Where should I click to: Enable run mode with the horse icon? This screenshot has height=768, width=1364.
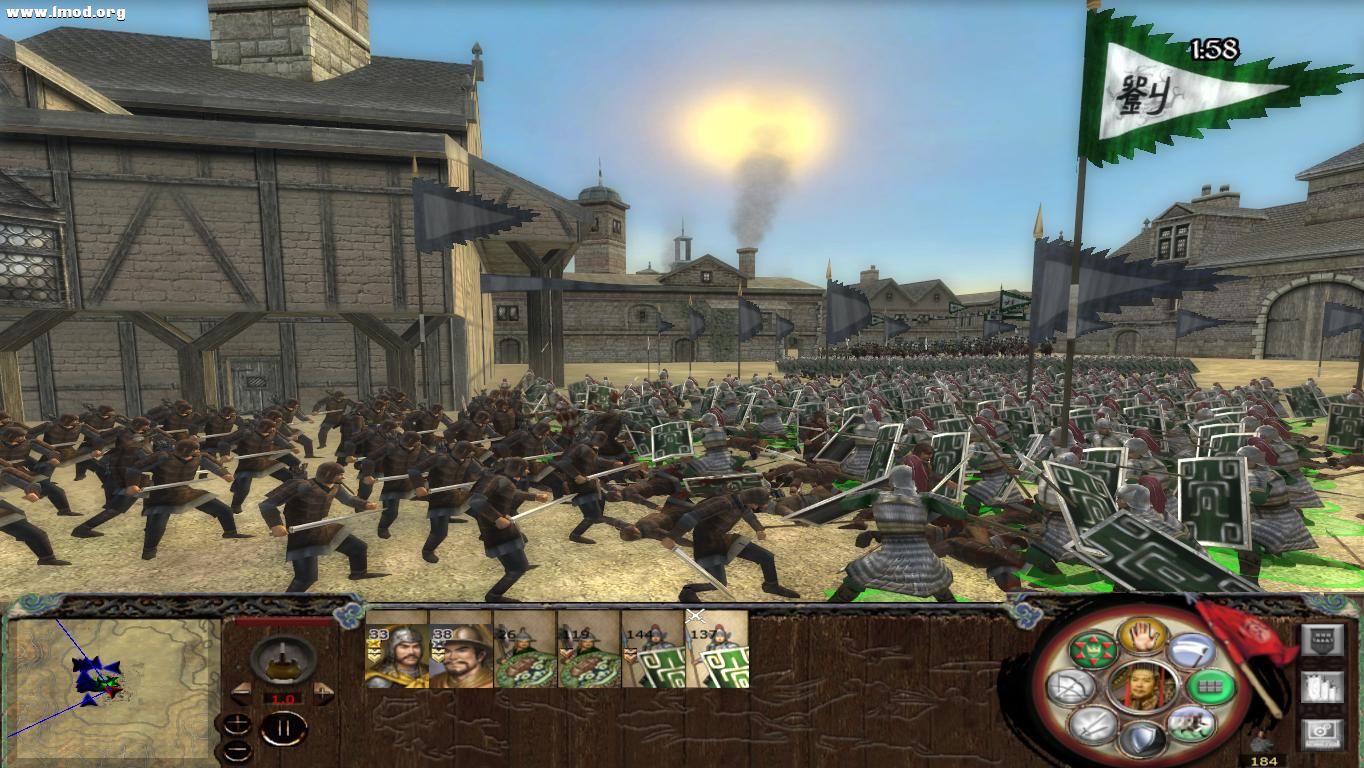(x=1193, y=725)
